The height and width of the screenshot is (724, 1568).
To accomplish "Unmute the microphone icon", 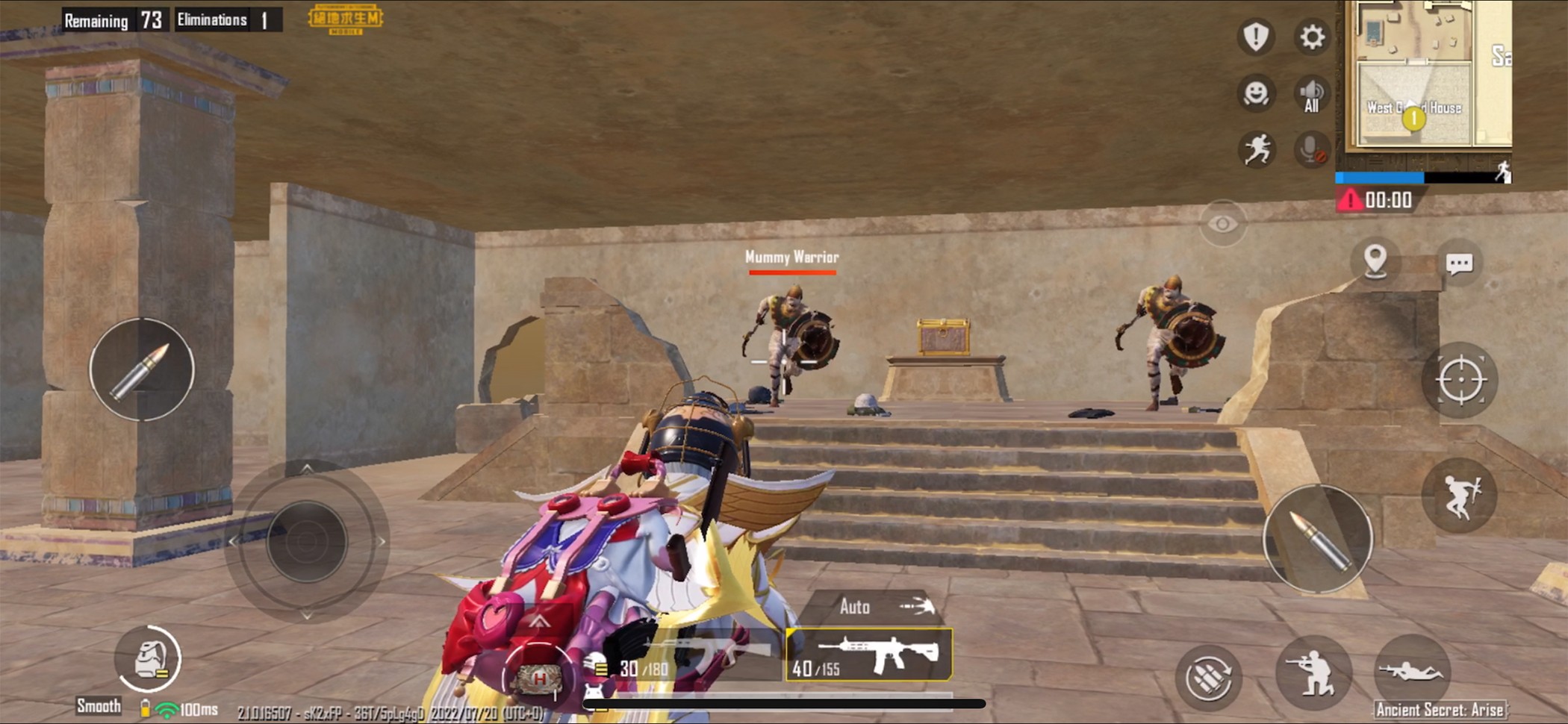I will [x=1312, y=149].
